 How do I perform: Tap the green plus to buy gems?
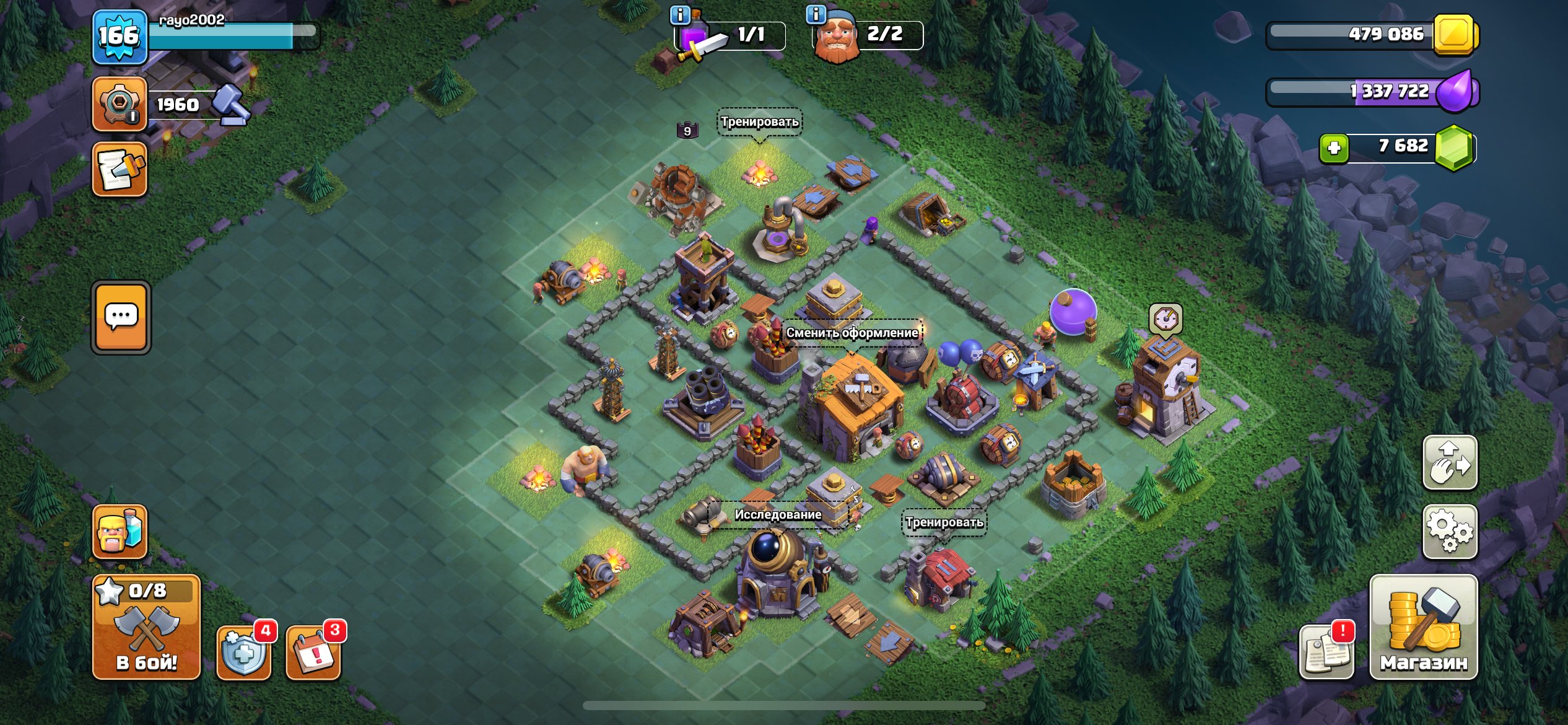click(1334, 148)
